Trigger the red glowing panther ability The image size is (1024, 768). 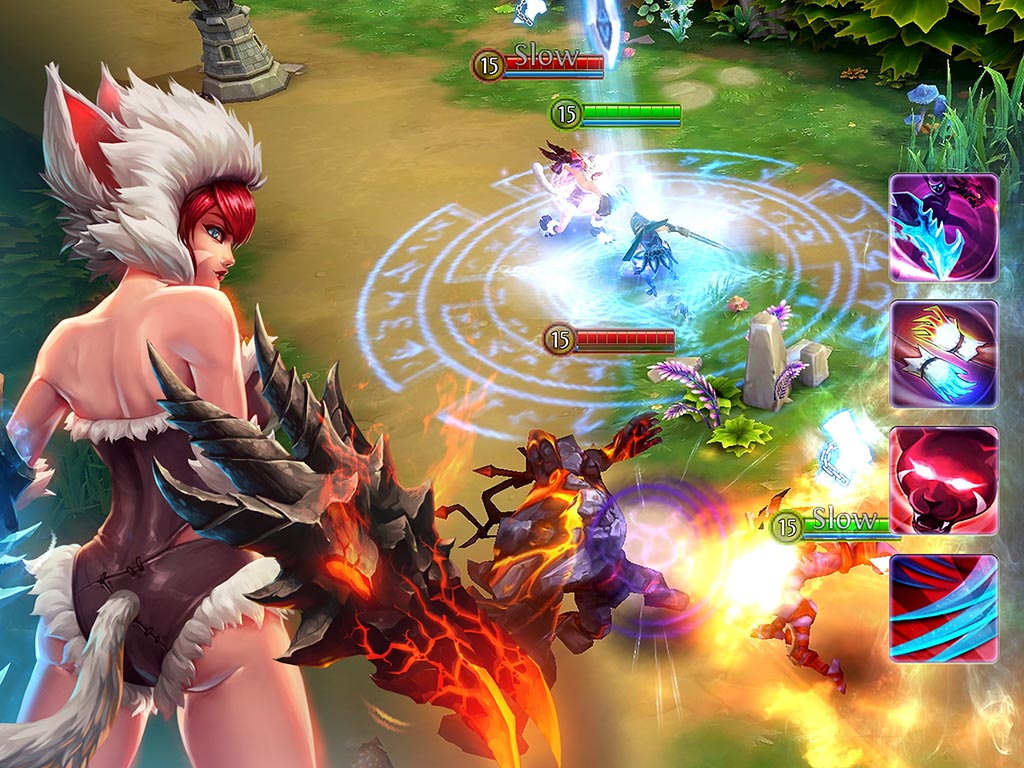(x=944, y=481)
